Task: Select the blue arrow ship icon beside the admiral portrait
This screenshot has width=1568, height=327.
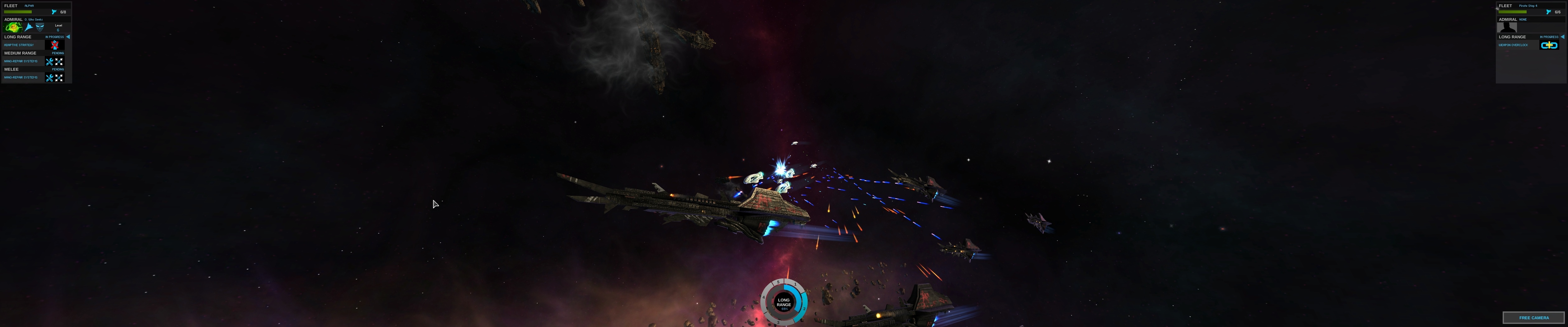Action: 28,28
